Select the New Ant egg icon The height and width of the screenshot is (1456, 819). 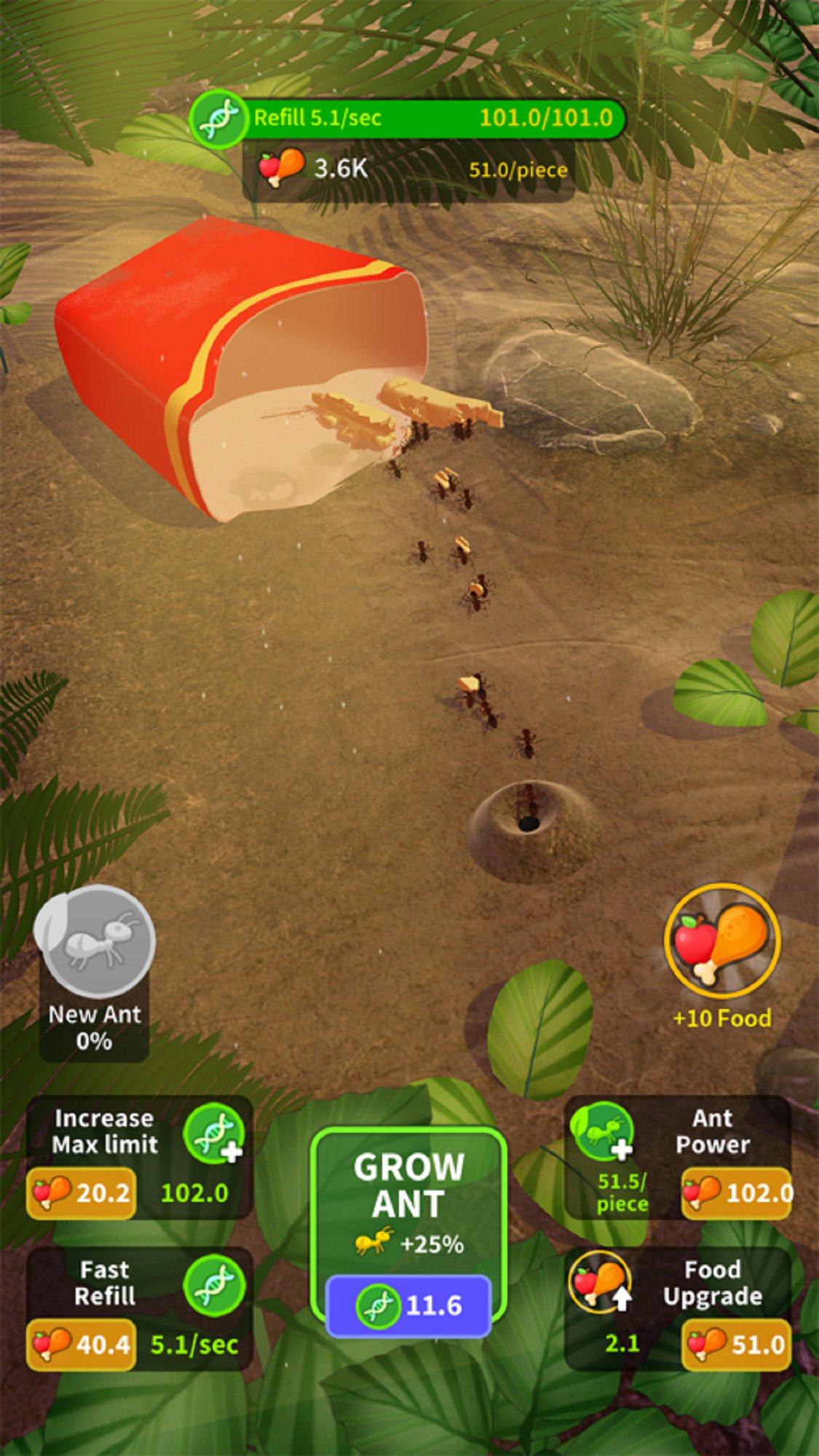tap(95, 943)
